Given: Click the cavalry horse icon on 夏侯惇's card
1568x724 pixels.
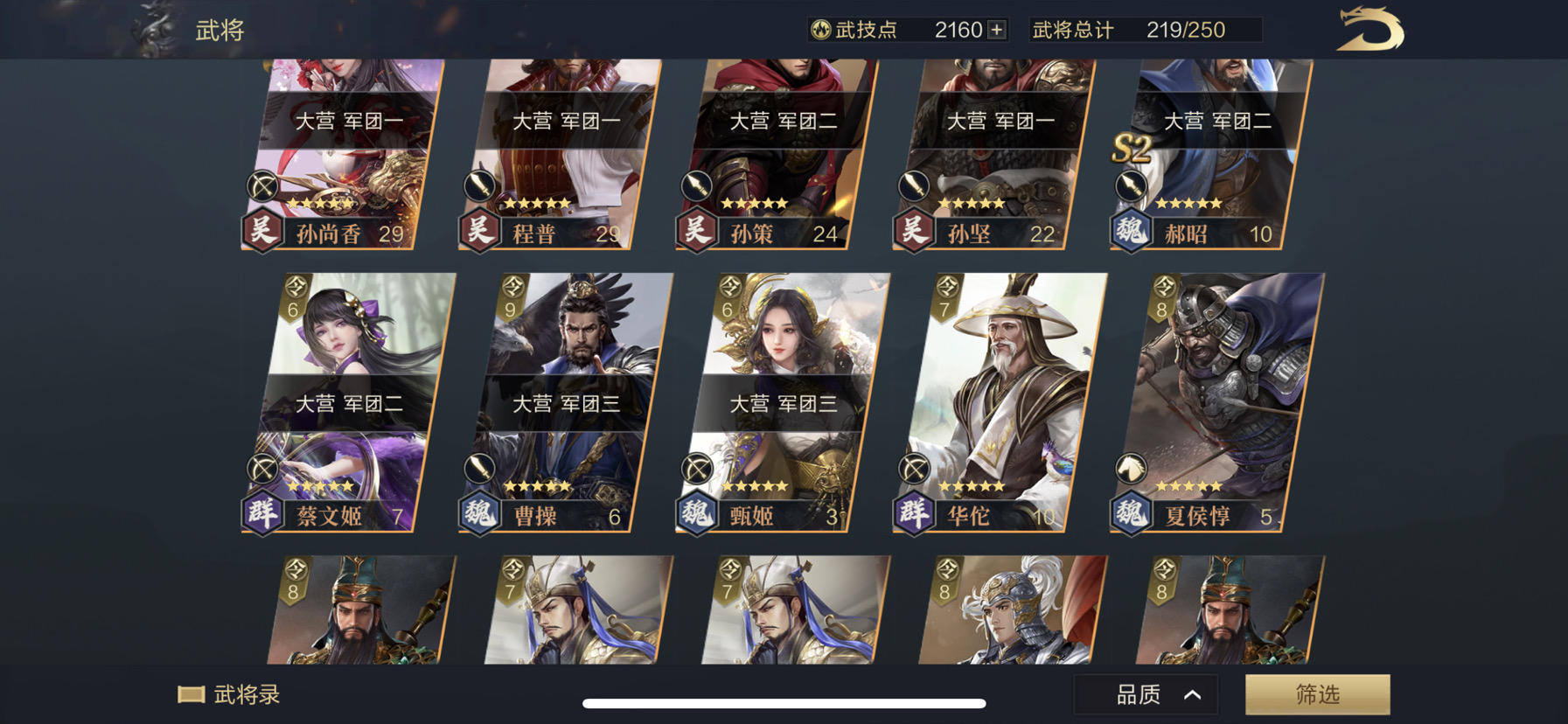Looking at the screenshot, I should click(1132, 470).
